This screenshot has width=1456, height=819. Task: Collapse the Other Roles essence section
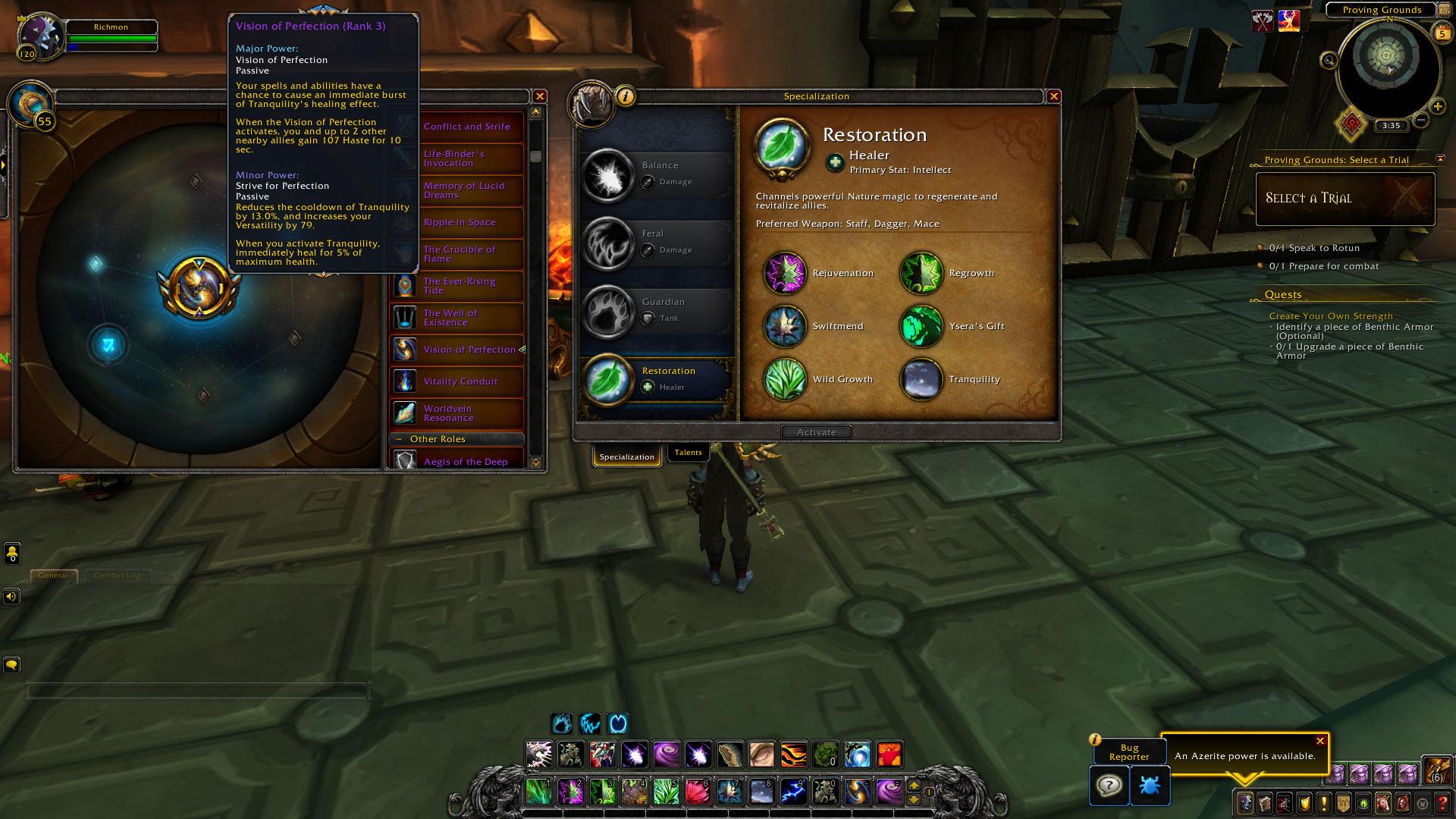pos(399,439)
